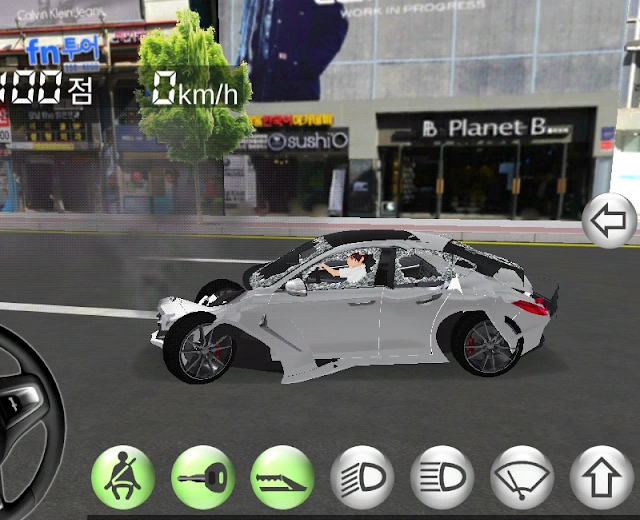Click the left arrow back button
This screenshot has width=640, height=520.
[x=610, y=222]
